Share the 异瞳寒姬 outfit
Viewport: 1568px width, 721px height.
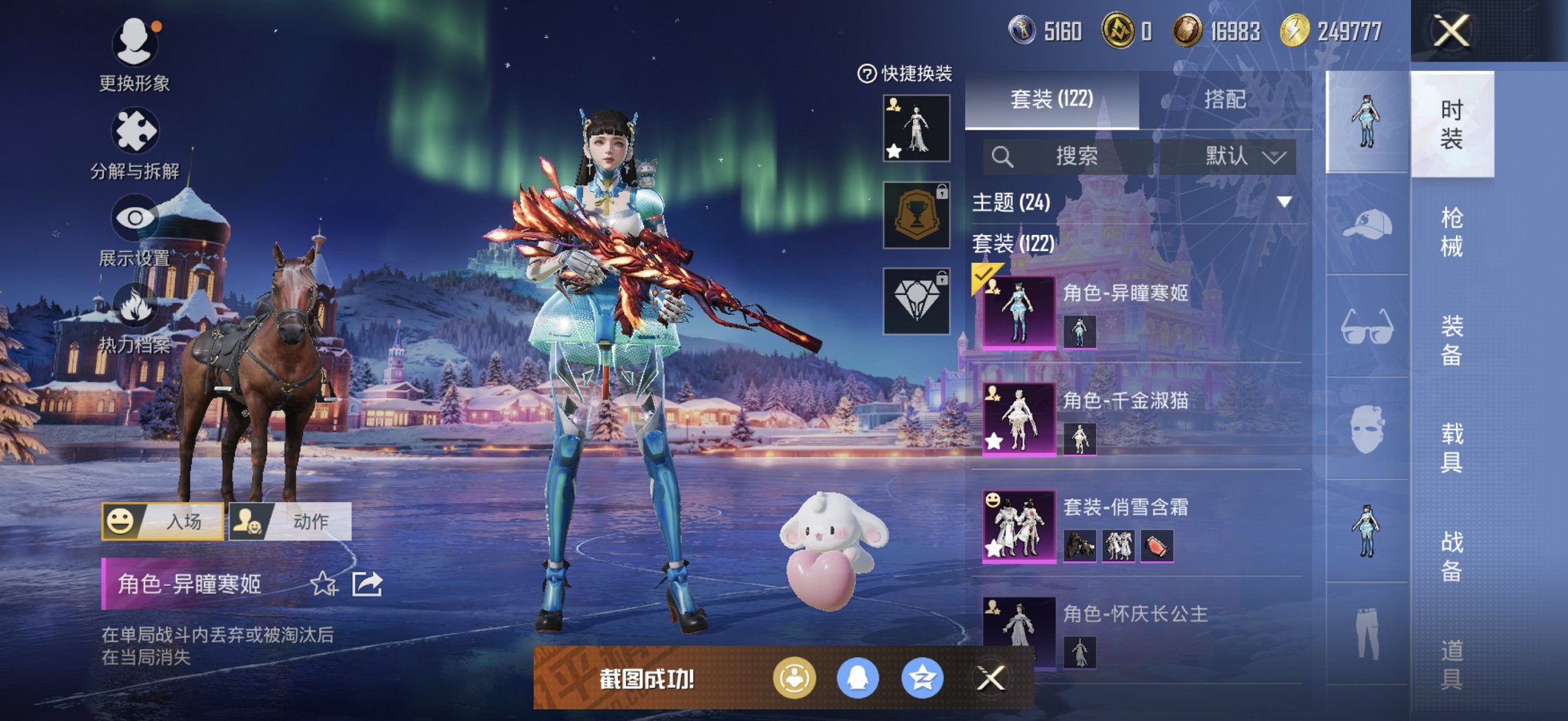pos(367,584)
